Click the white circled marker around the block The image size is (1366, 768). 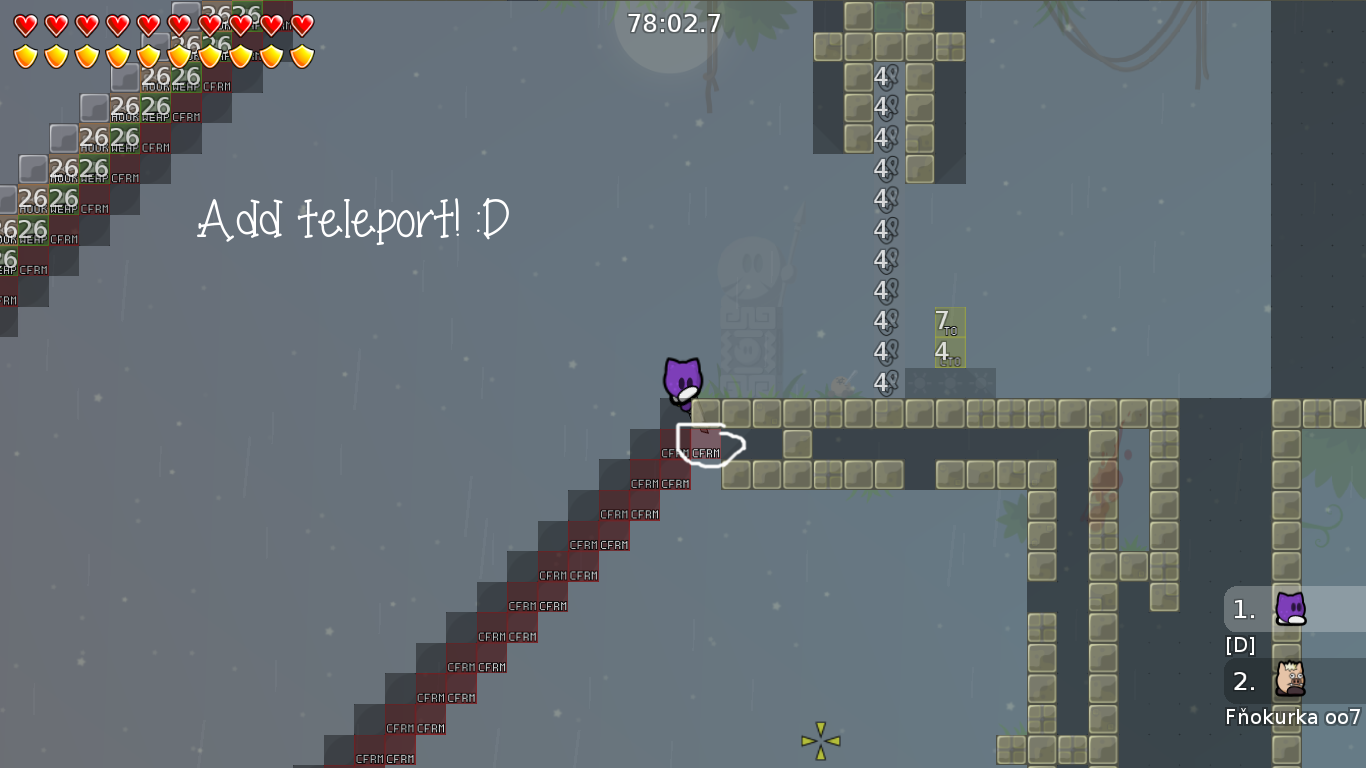pyautogui.click(x=711, y=445)
